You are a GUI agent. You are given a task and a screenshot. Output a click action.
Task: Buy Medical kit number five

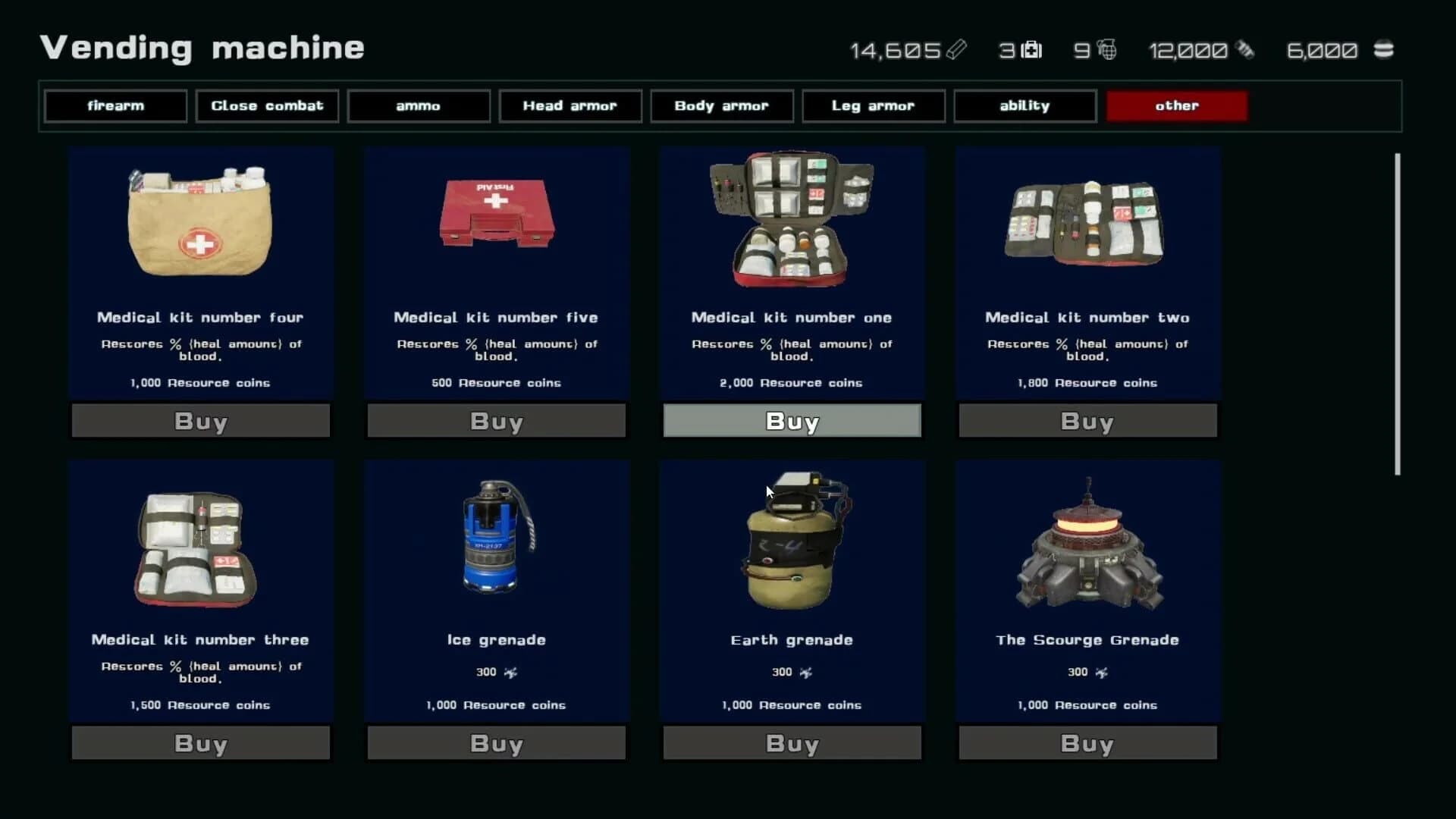click(x=496, y=421)
